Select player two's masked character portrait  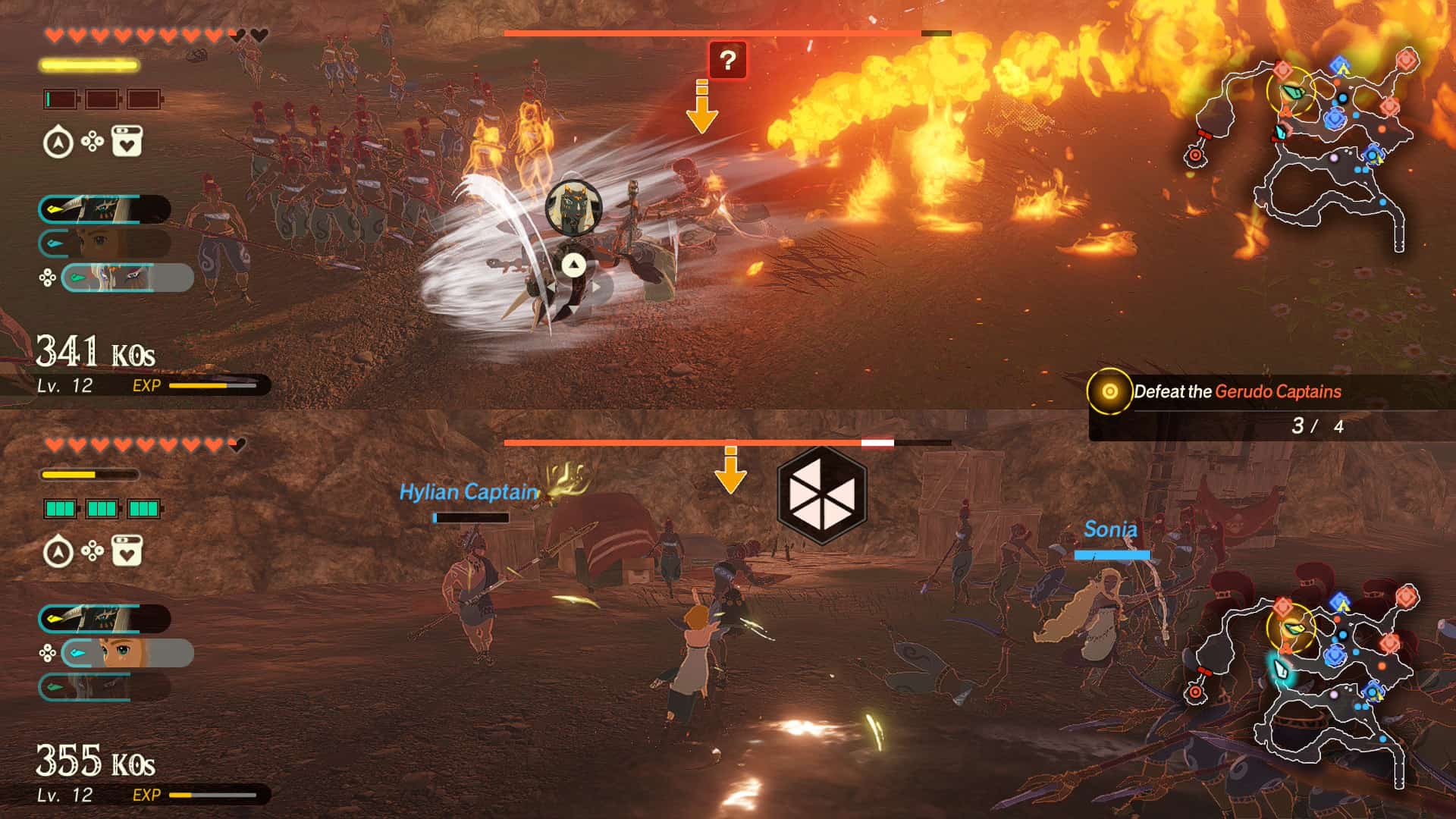coord(105,619)
